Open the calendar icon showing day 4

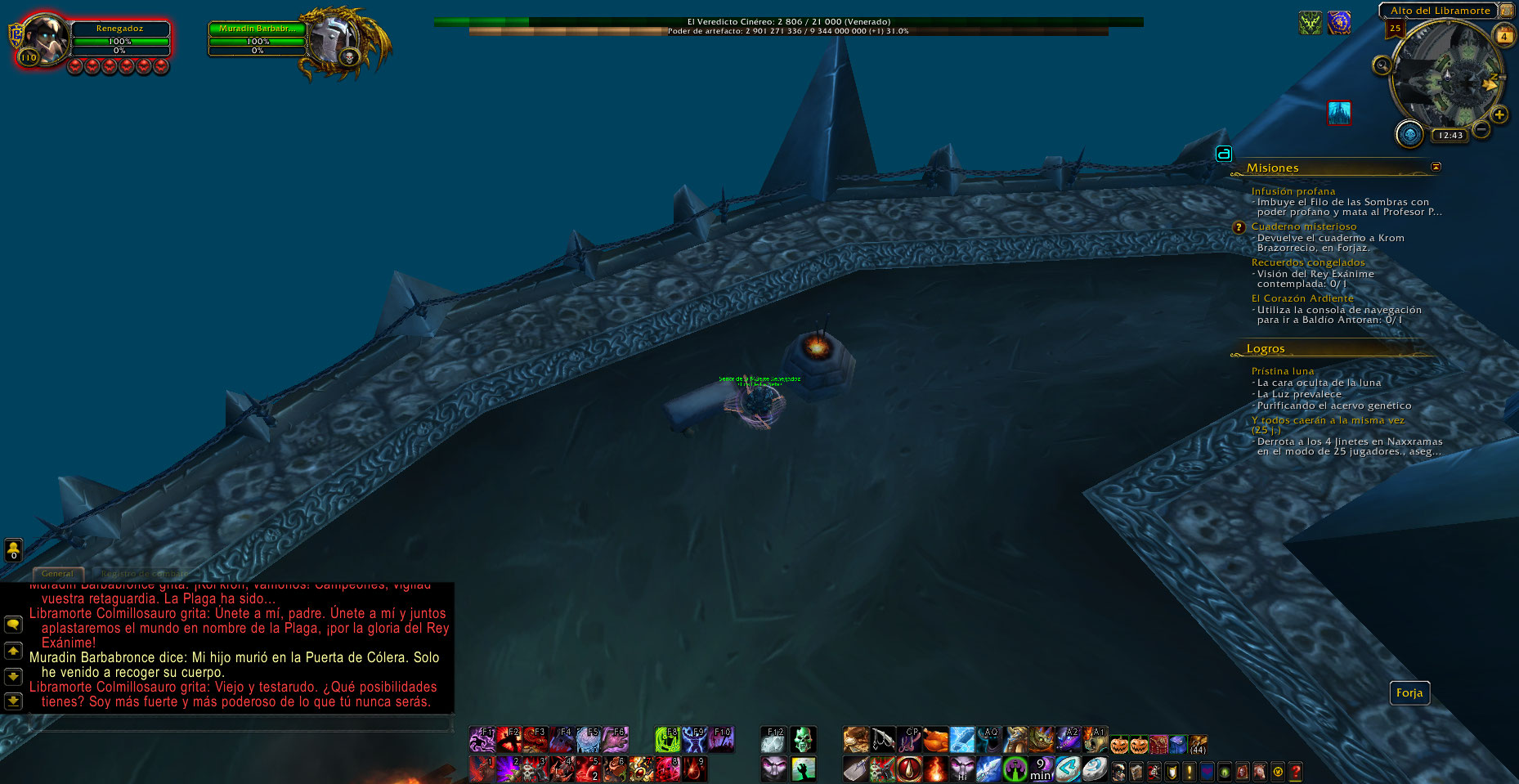pyautogui.click(x=1503, y=36)
